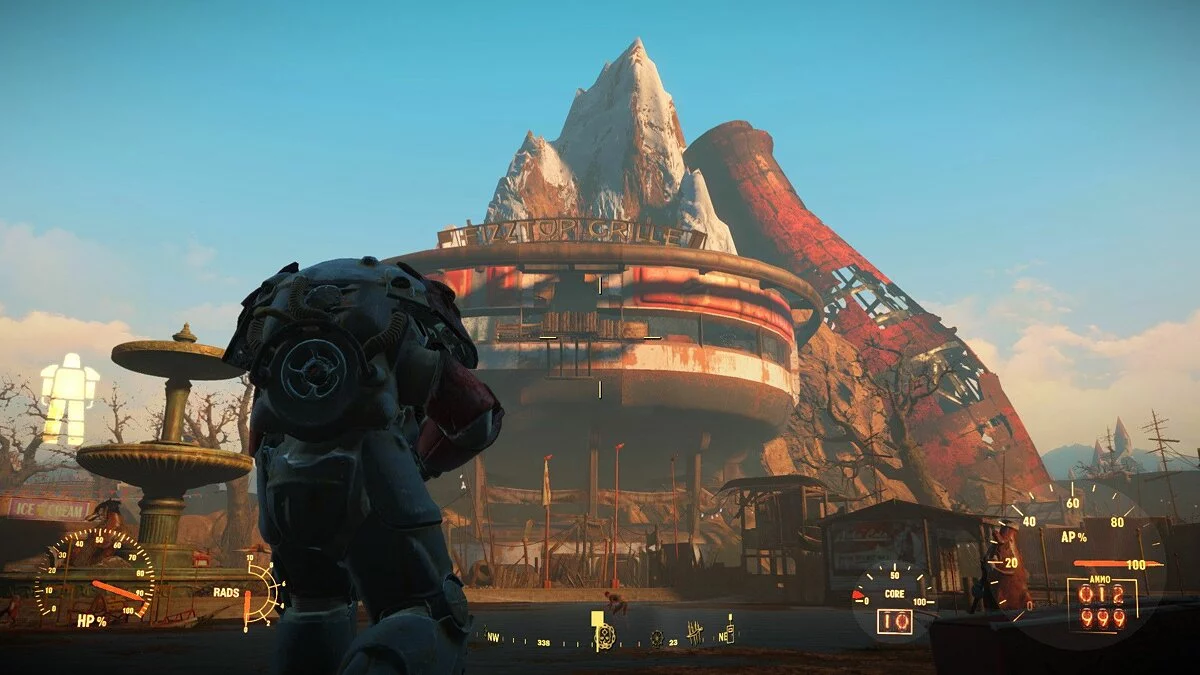This screenshot has width=1200, height=675.
Task: Click the round emblem marker under the flag
Action: point(606,637)
